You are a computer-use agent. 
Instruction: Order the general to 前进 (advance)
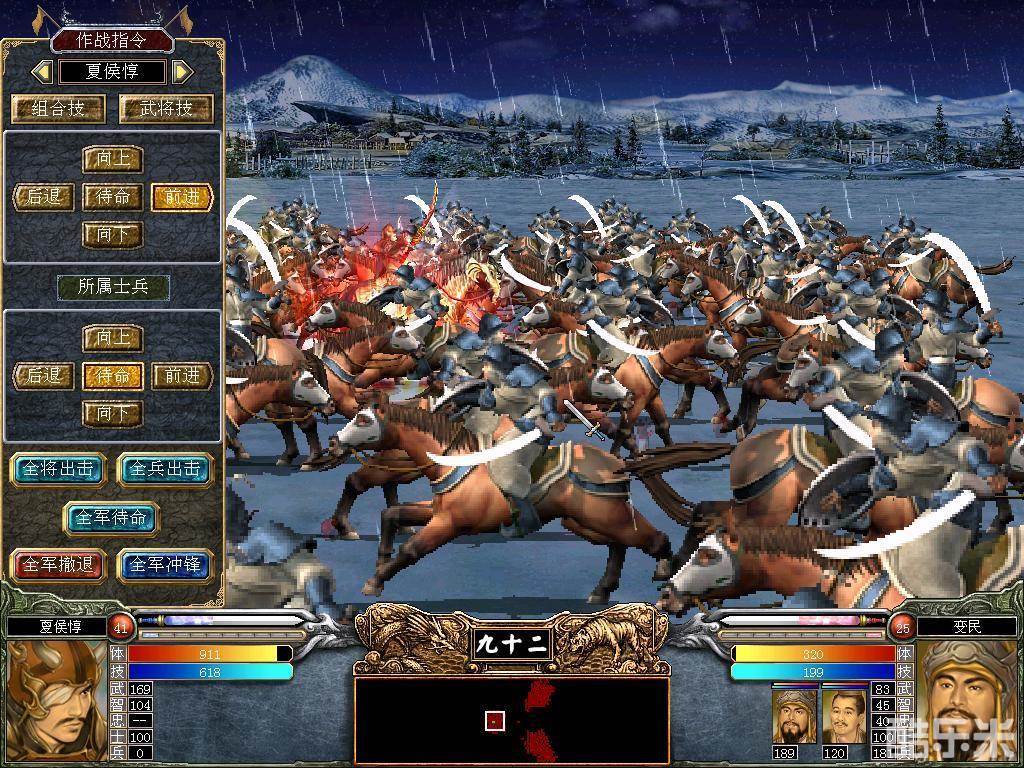click(x=182, y=197)
